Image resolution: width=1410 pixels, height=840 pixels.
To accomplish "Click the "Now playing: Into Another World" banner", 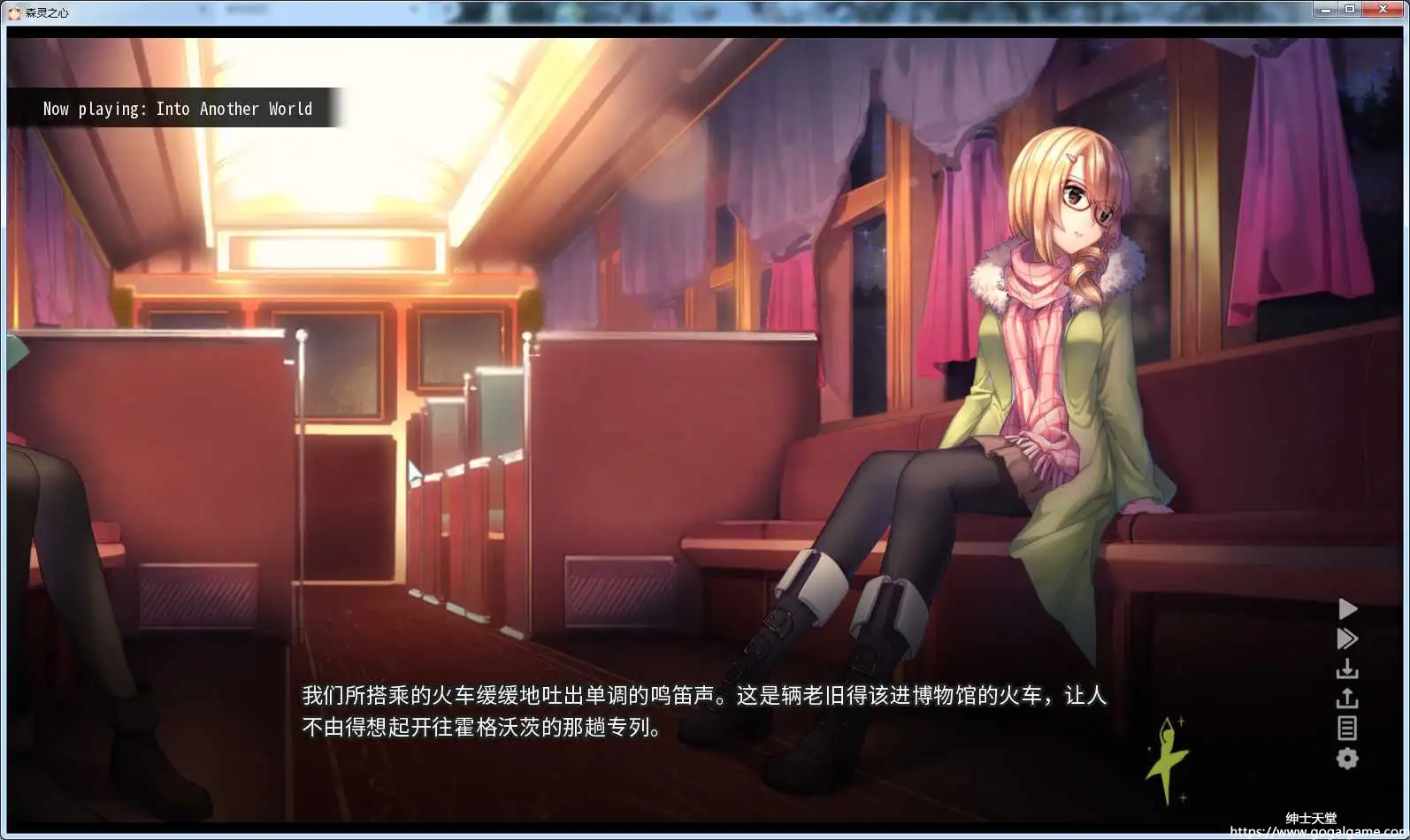I will coord(177,108).
